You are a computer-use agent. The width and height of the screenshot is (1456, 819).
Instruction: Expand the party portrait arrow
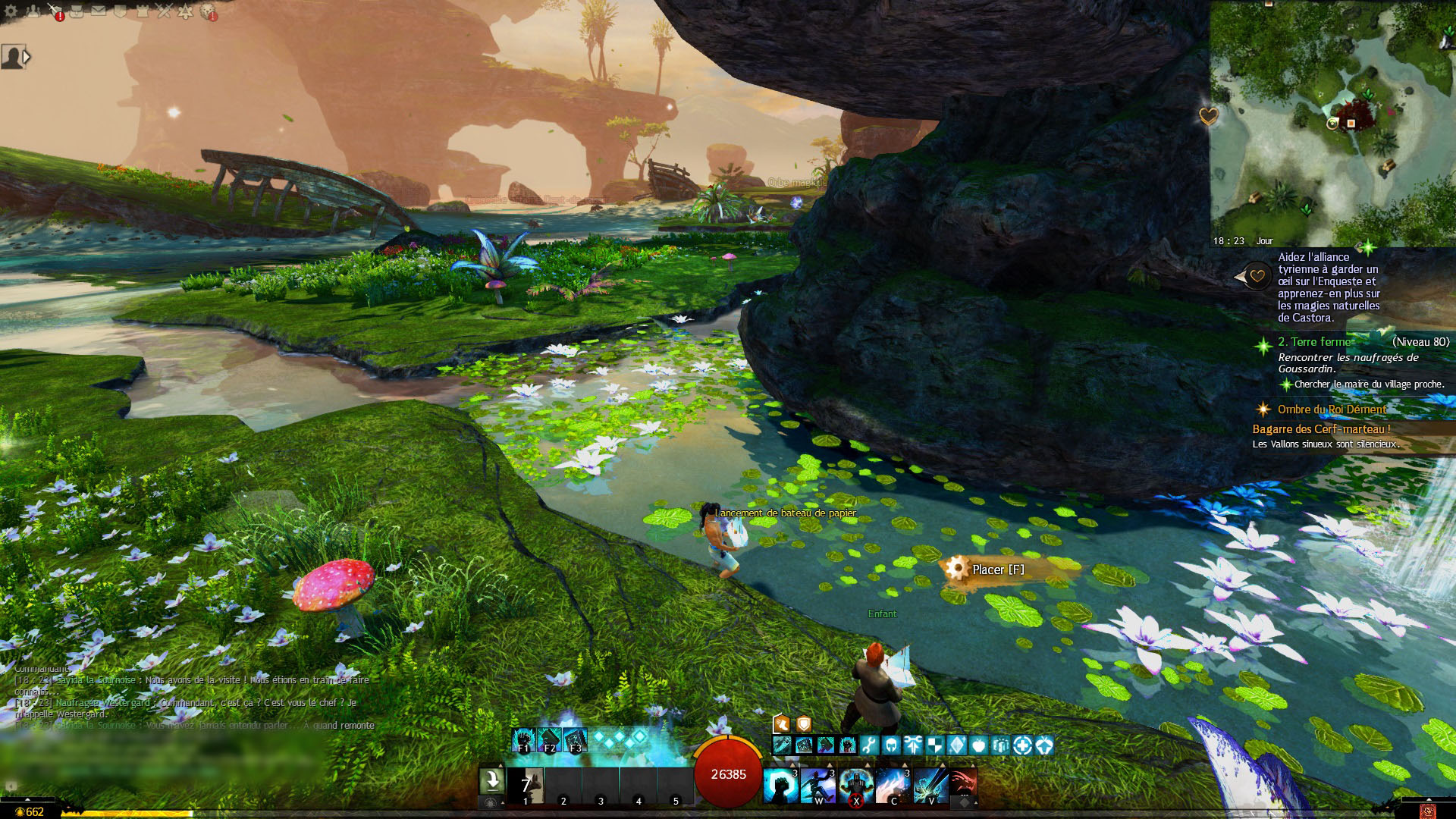click(27, 57)
